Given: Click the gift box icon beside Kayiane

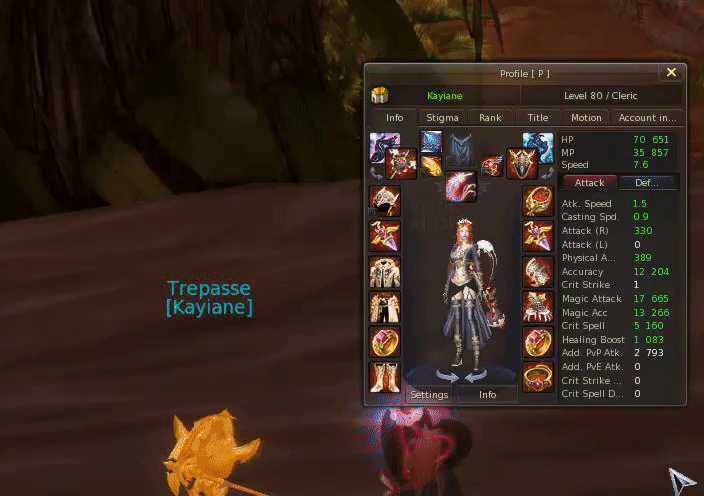Looking at the screenshot, I should pos(380,96).
